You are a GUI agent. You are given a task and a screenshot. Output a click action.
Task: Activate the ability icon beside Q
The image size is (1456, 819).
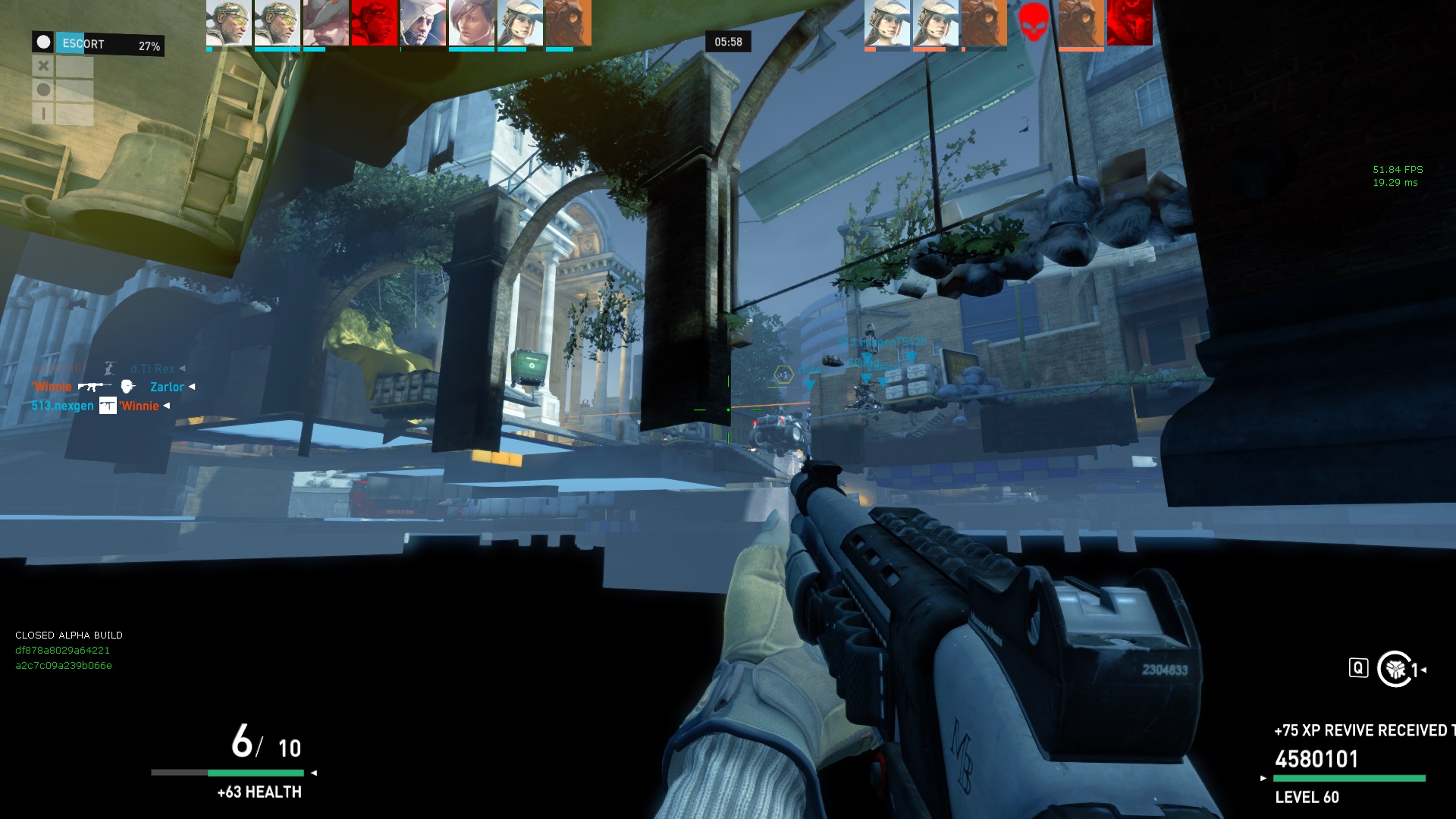pos(1395,669)
